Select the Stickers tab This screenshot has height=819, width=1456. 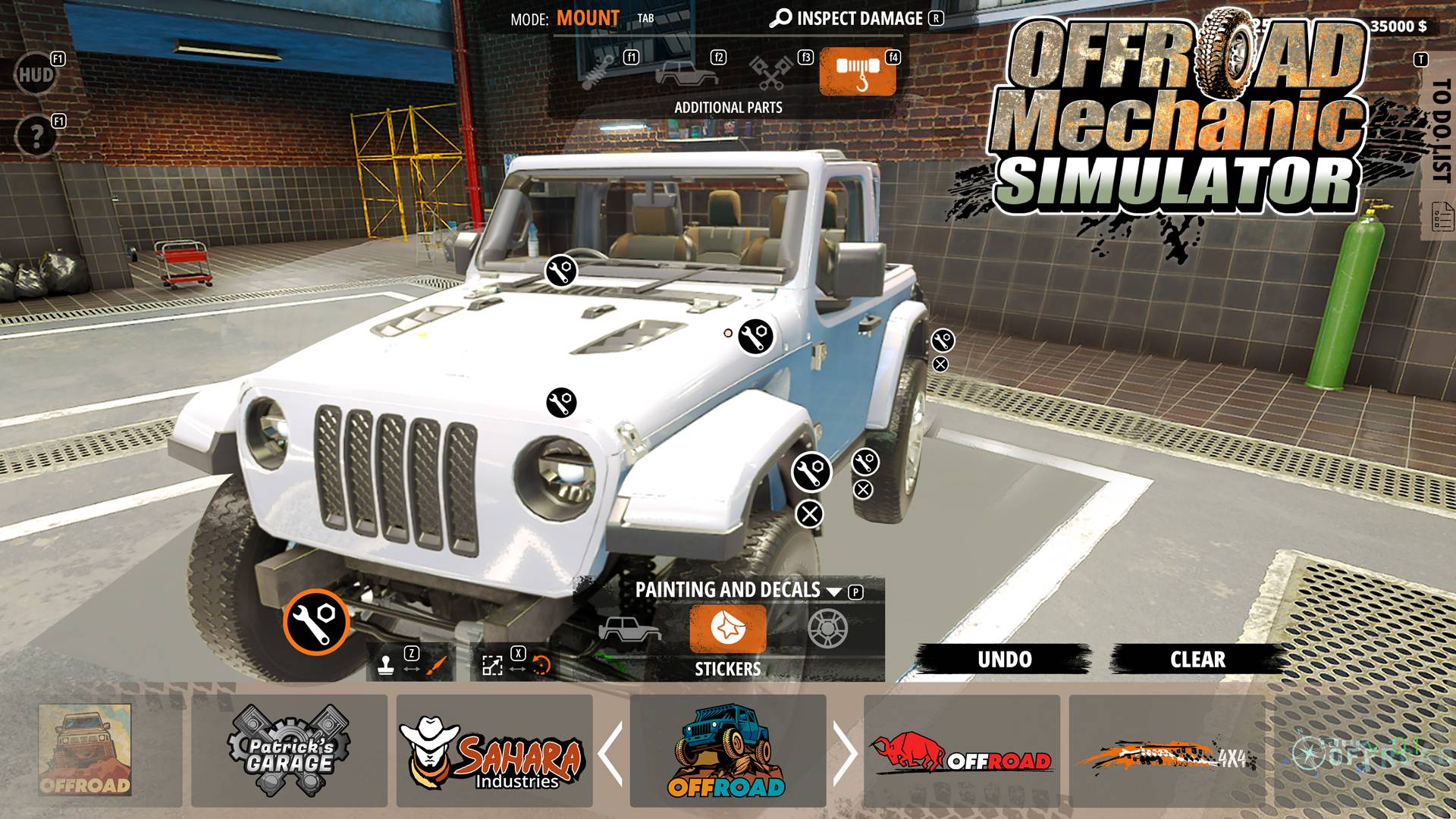727,629
